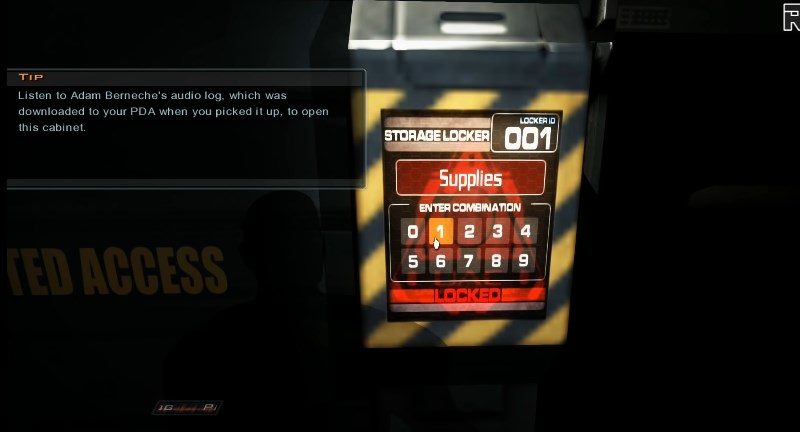Choose digit 4 on the keypad

tap(525, 232)
